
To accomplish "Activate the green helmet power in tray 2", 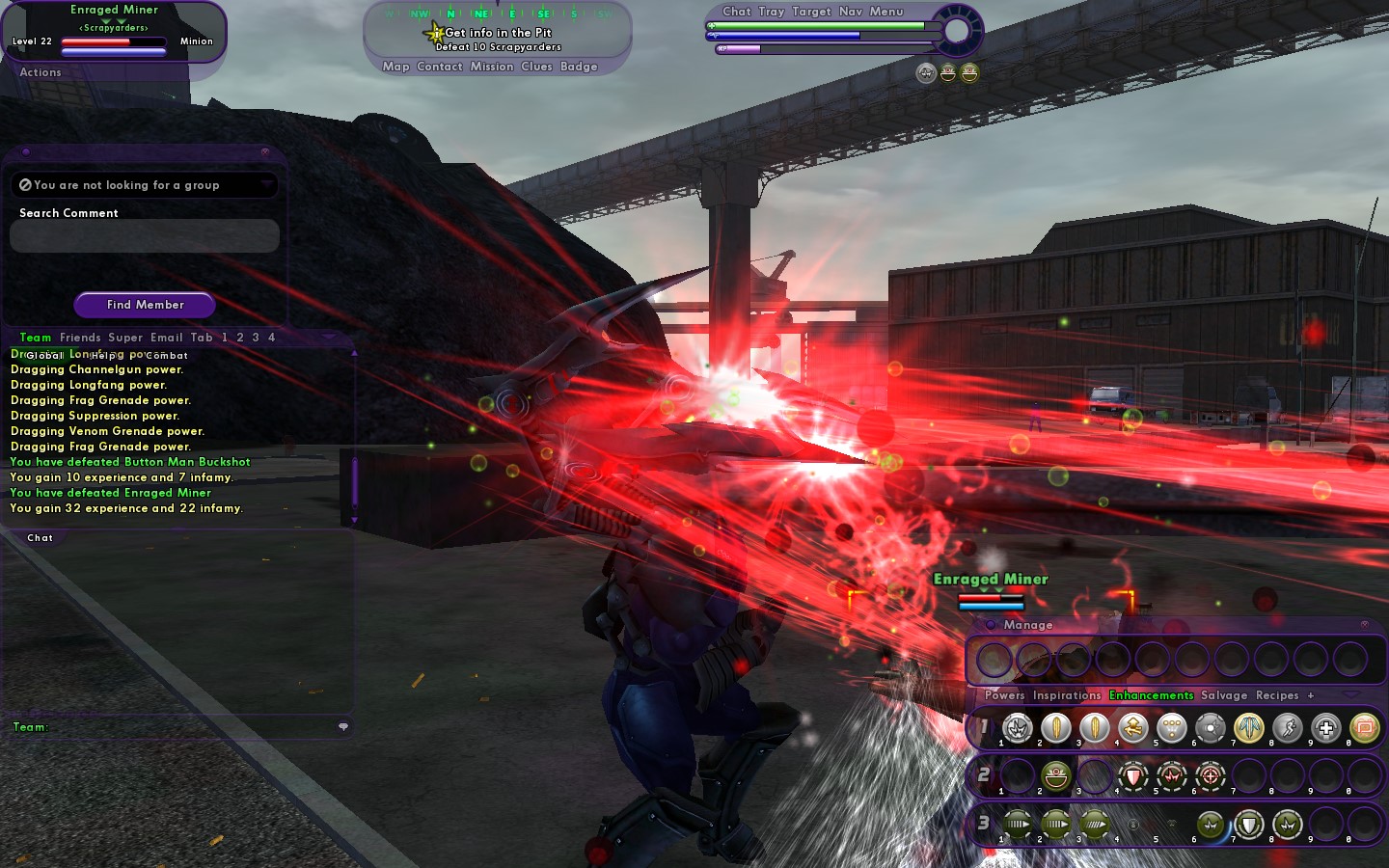I will tap(1056, 775).
